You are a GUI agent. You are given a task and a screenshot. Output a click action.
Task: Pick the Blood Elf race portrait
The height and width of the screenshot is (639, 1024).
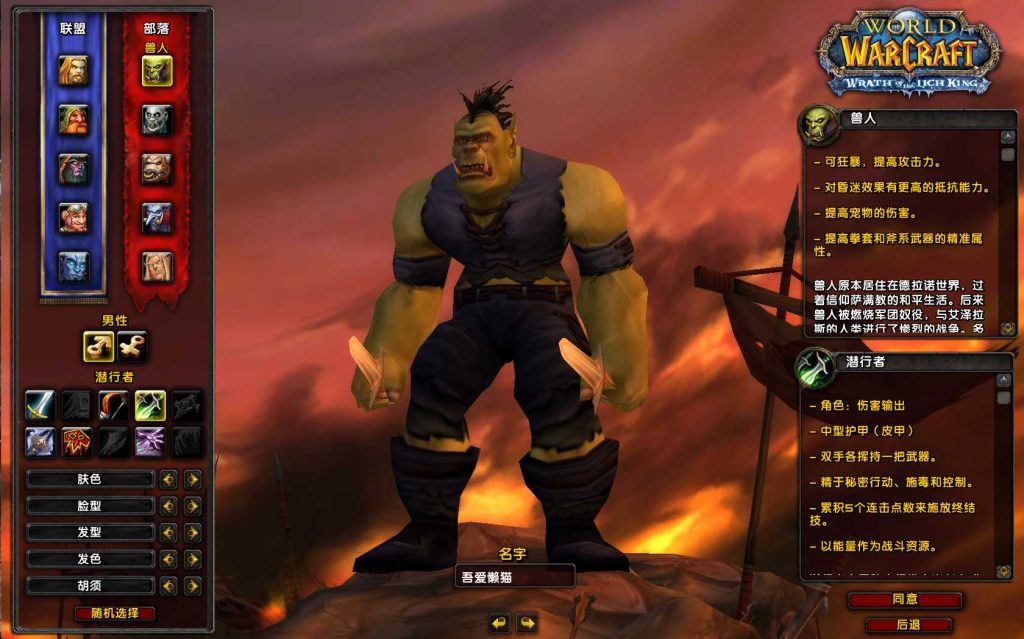(156, 266)
